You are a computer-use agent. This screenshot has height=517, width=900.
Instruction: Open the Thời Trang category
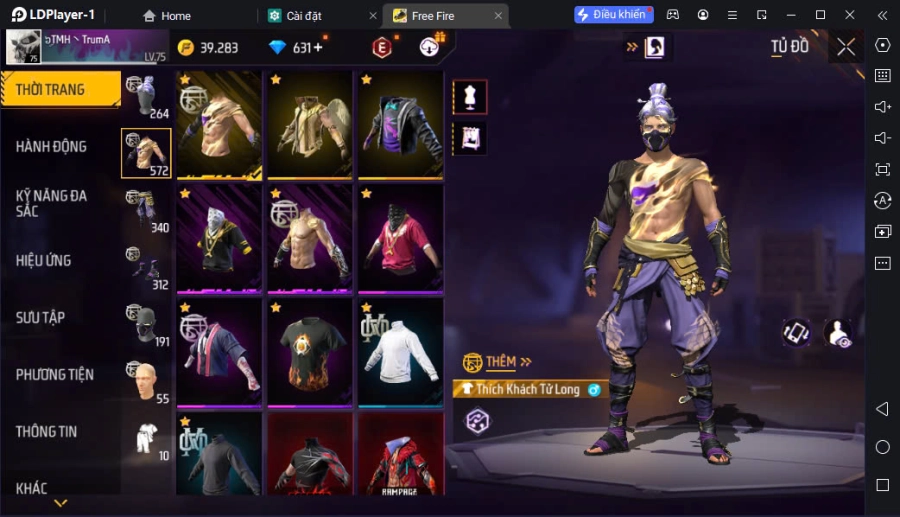pos(58,89)
